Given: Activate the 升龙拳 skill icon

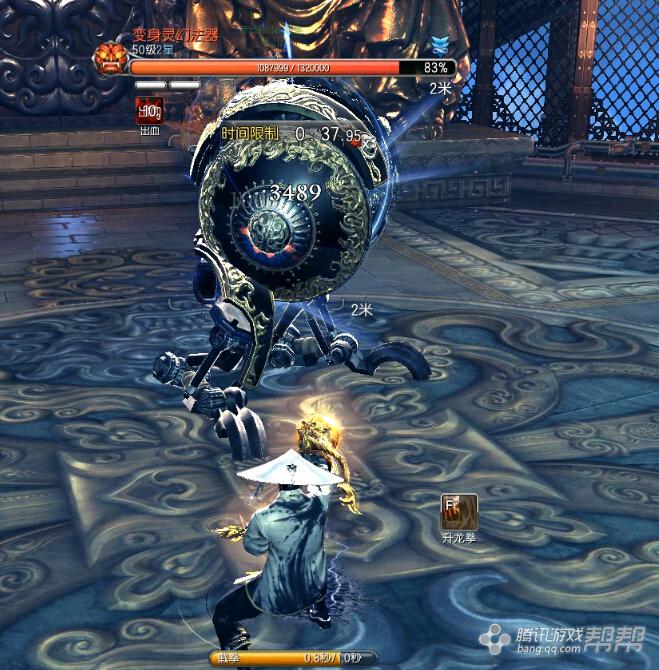Looking at the screenshot, I should coord(459,512).
